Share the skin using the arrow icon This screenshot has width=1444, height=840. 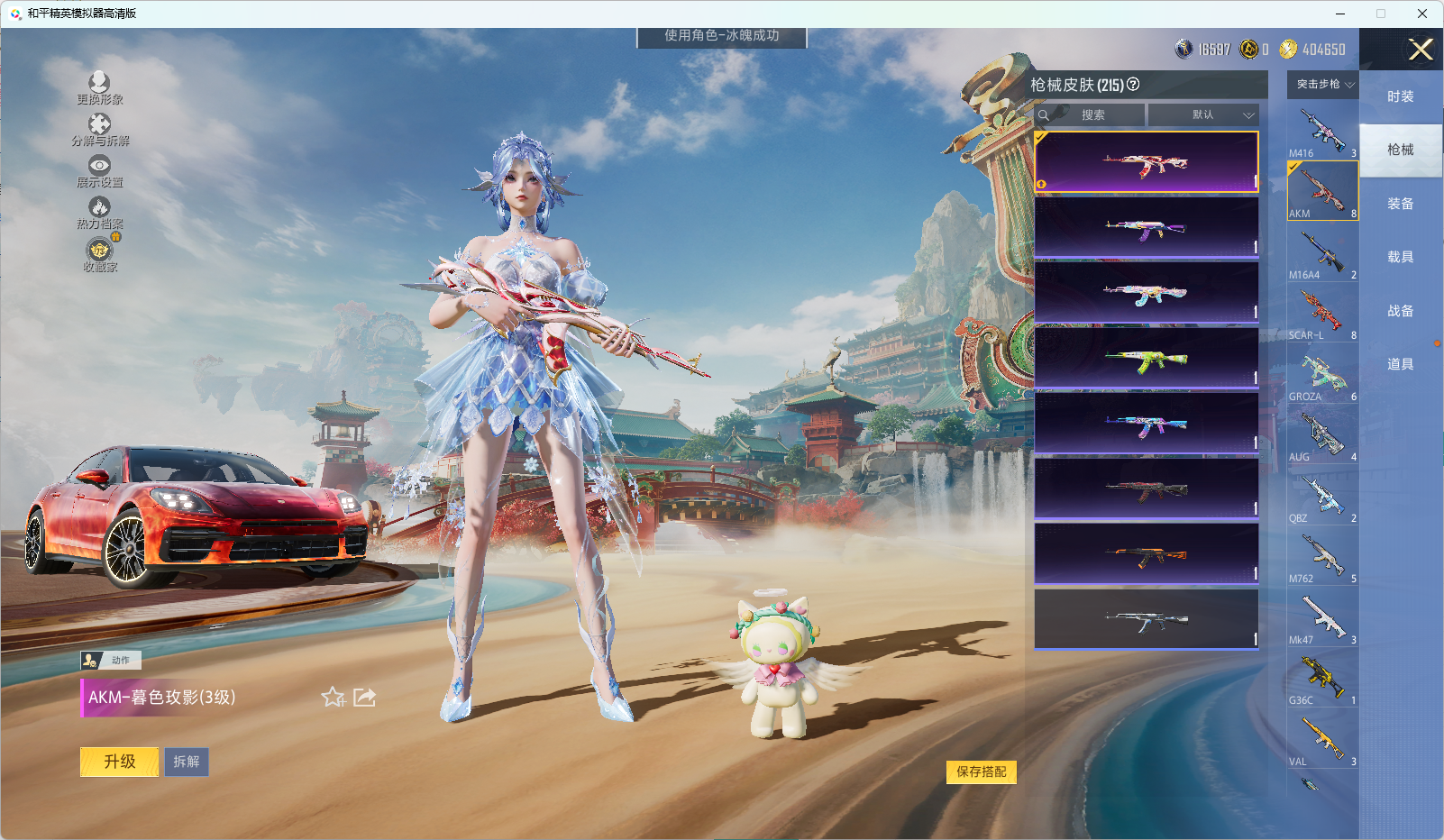(x=364, y=697)
